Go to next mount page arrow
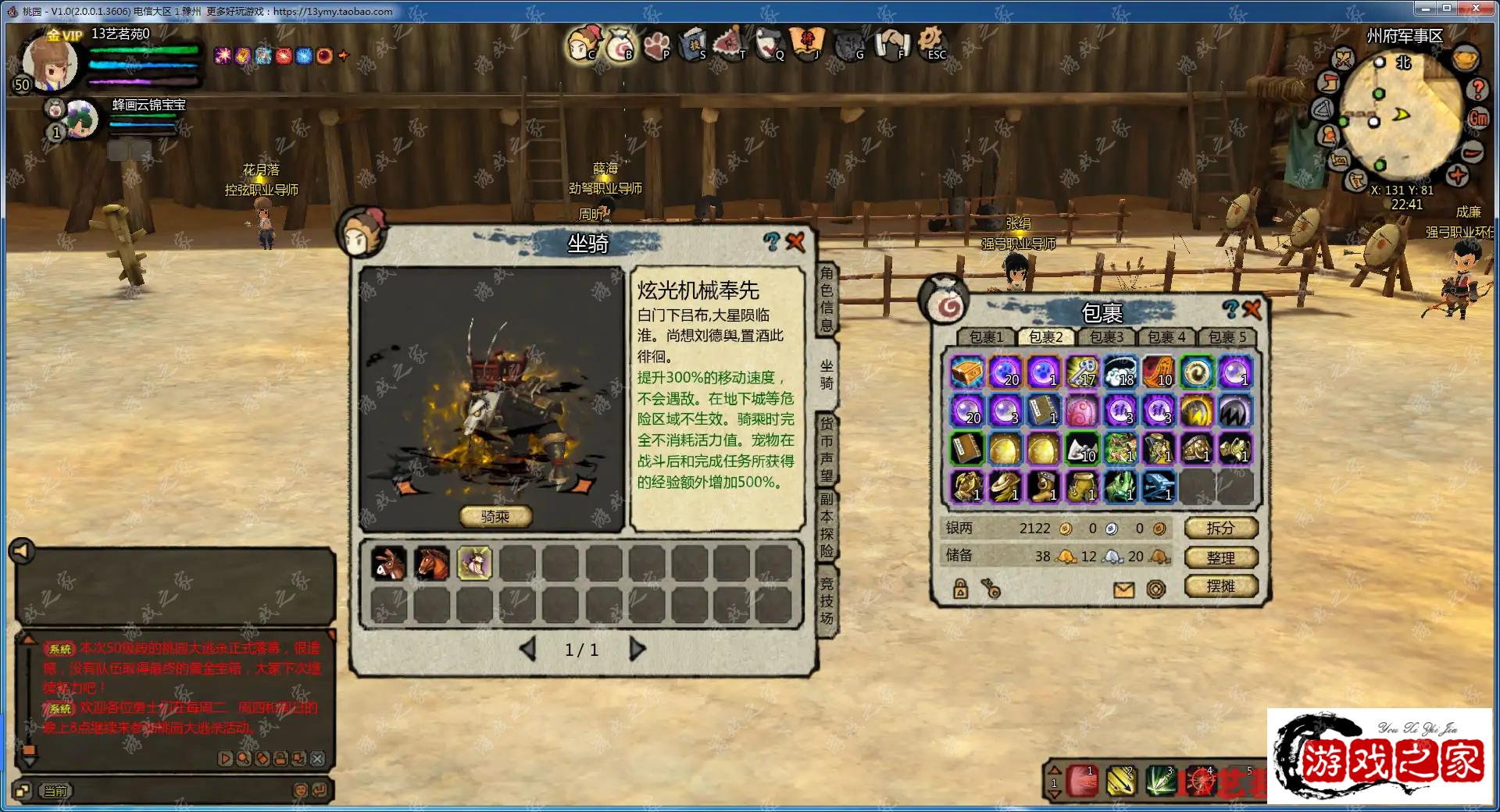Image resolution: width=1500 pixels, height=812 pixels. [637, 650]
